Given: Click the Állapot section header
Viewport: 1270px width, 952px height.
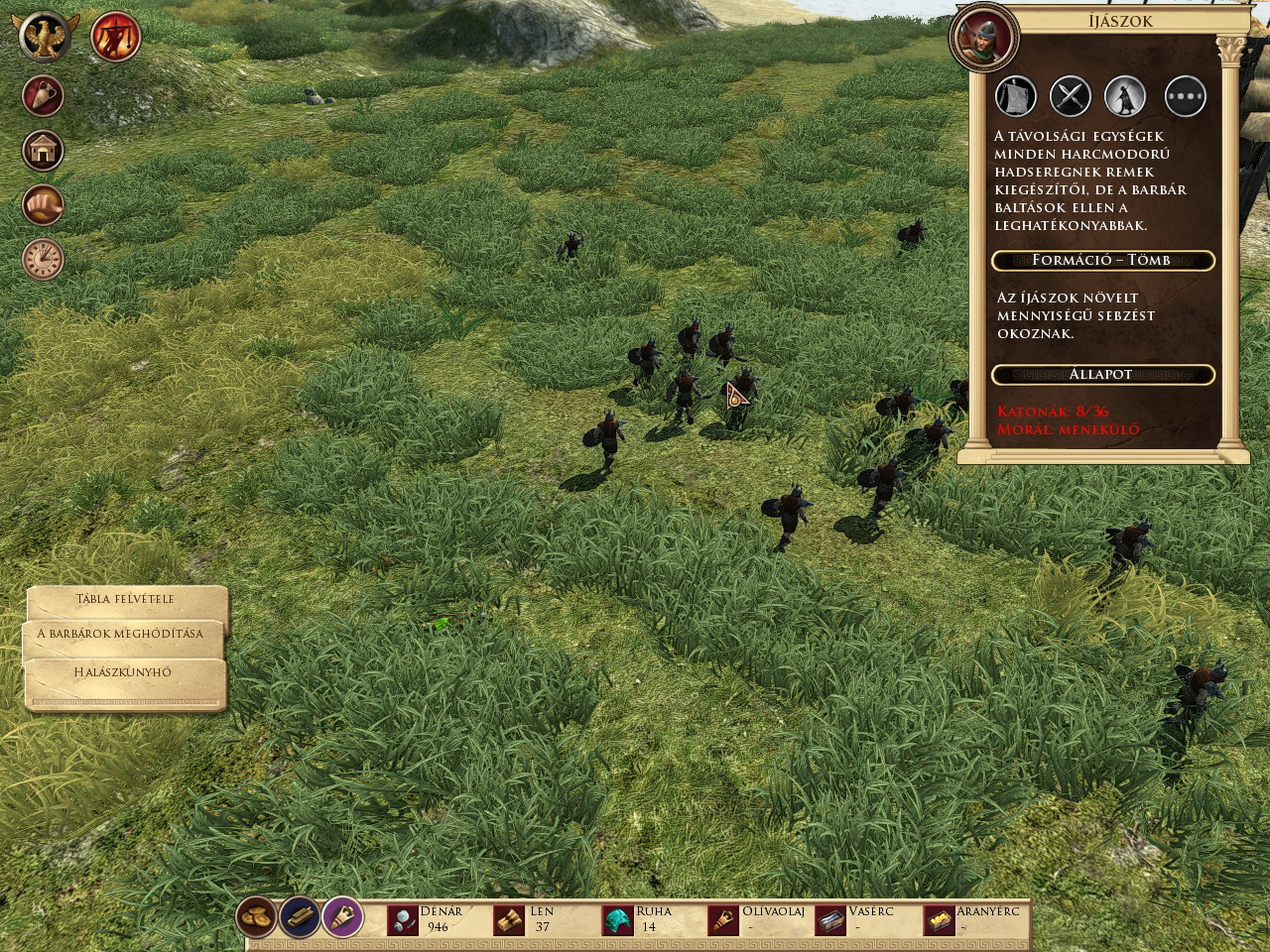Looking at the screenshot, I should [x=1101, y=375].
